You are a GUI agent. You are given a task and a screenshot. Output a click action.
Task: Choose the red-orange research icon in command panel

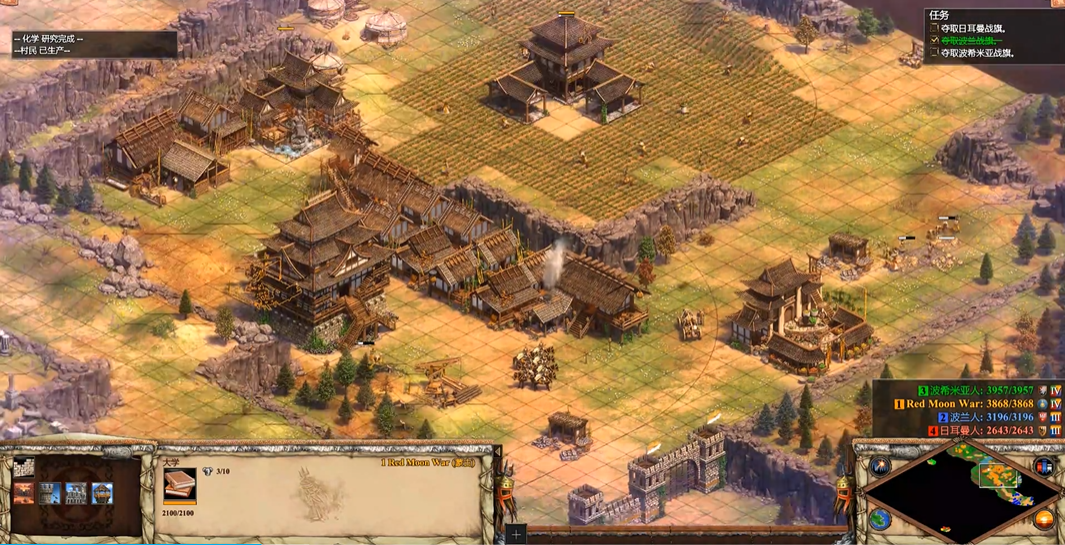tap(24, 493)
